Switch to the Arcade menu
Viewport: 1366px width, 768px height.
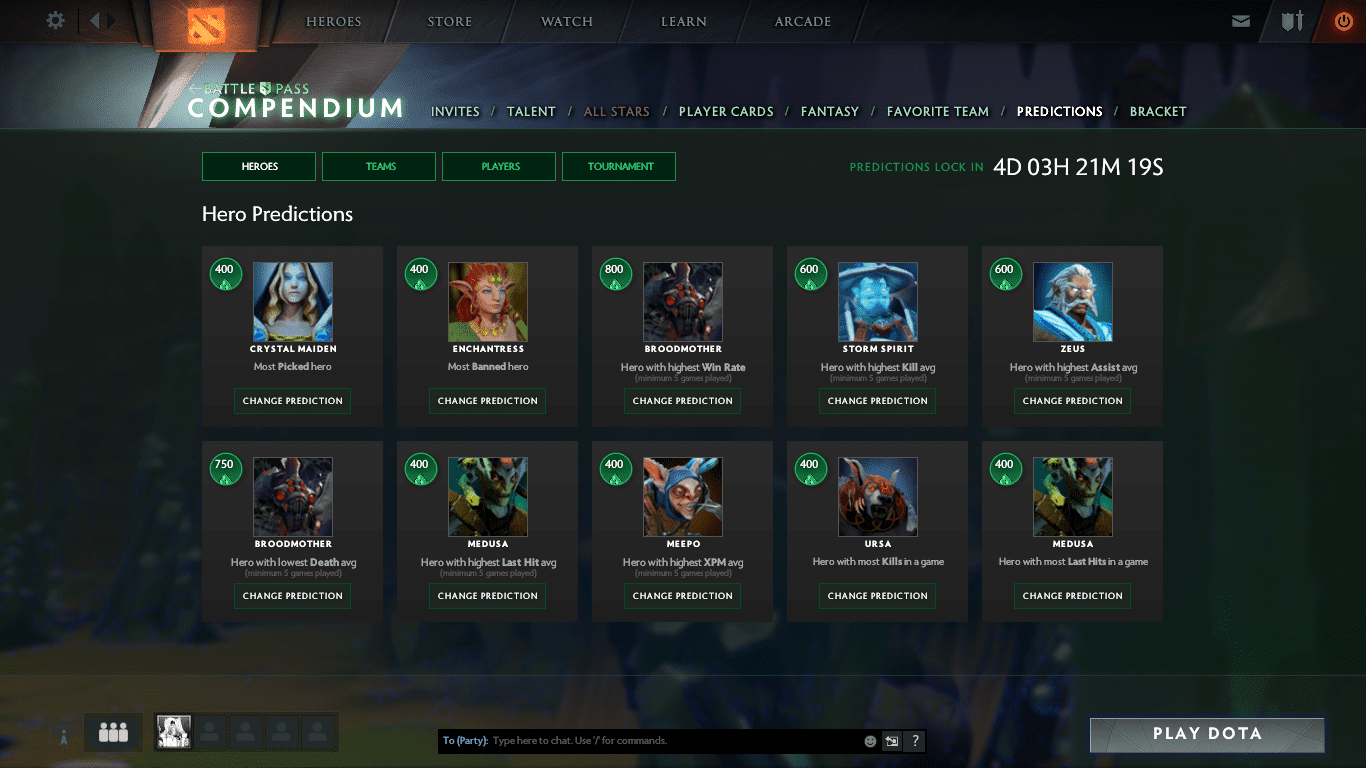coord(803,22)
